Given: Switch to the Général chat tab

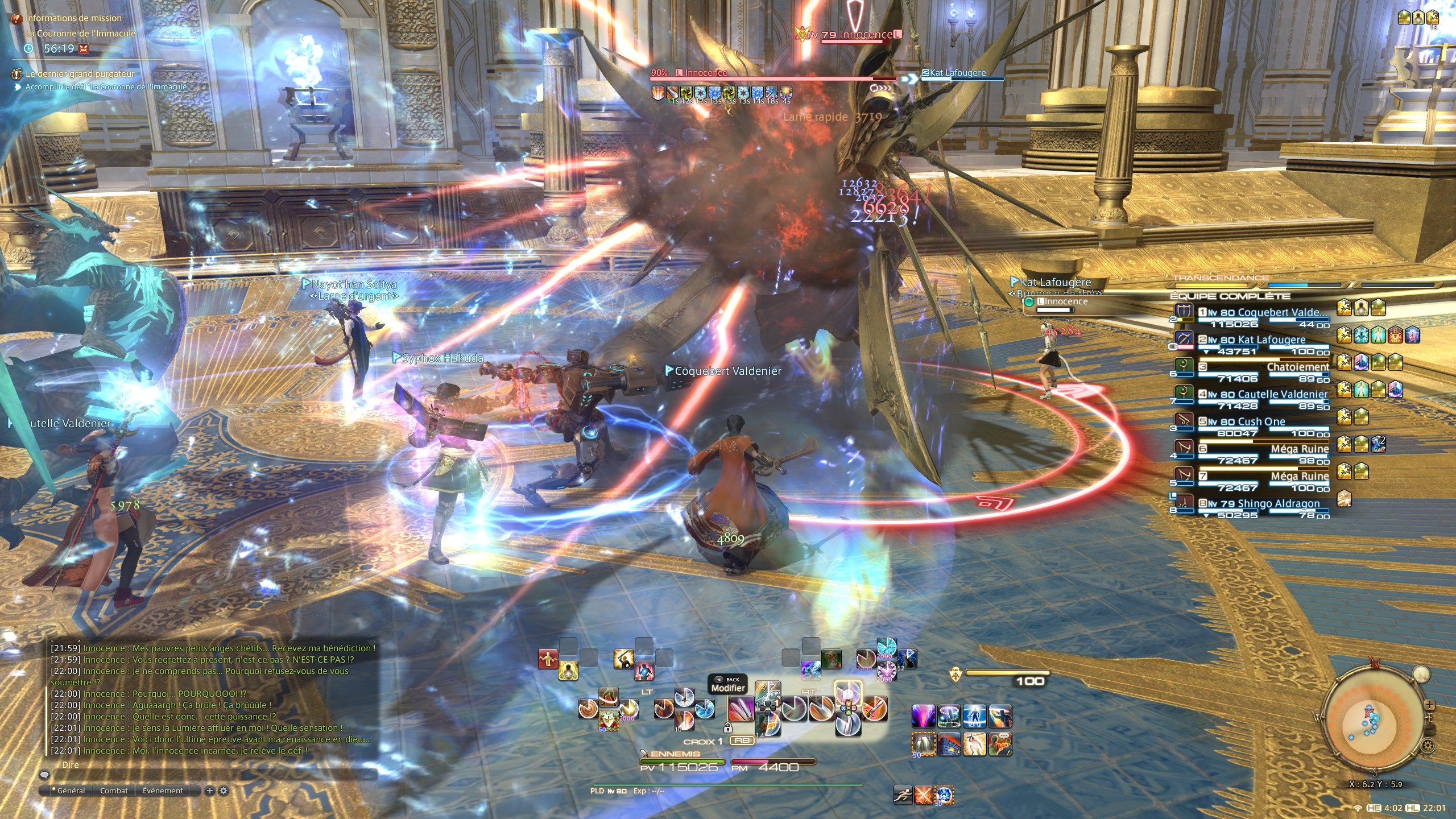Looking at the screenshot, I should pyautogui.click(x=71, y=791).
